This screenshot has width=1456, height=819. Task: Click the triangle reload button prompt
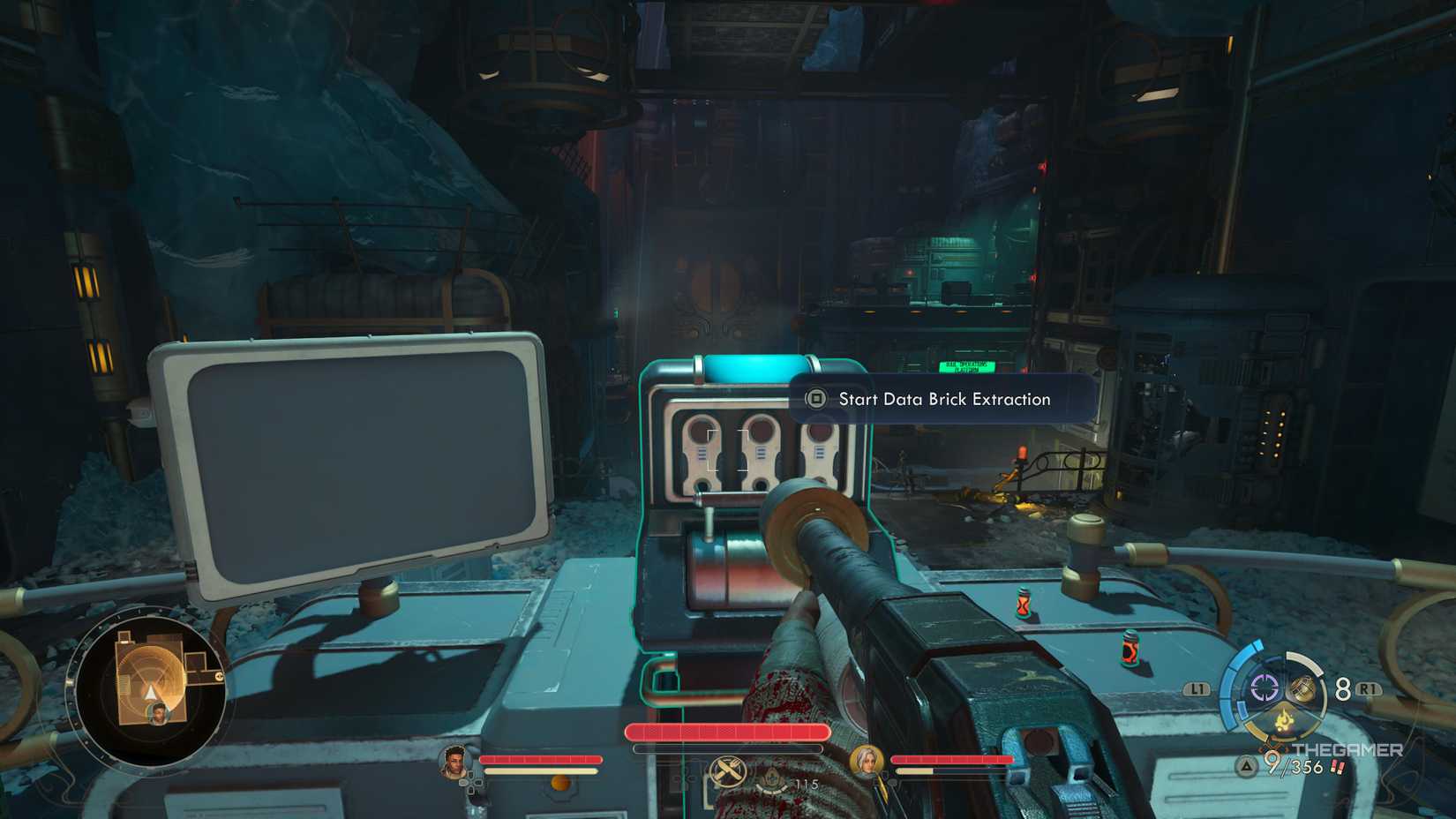1247,766
